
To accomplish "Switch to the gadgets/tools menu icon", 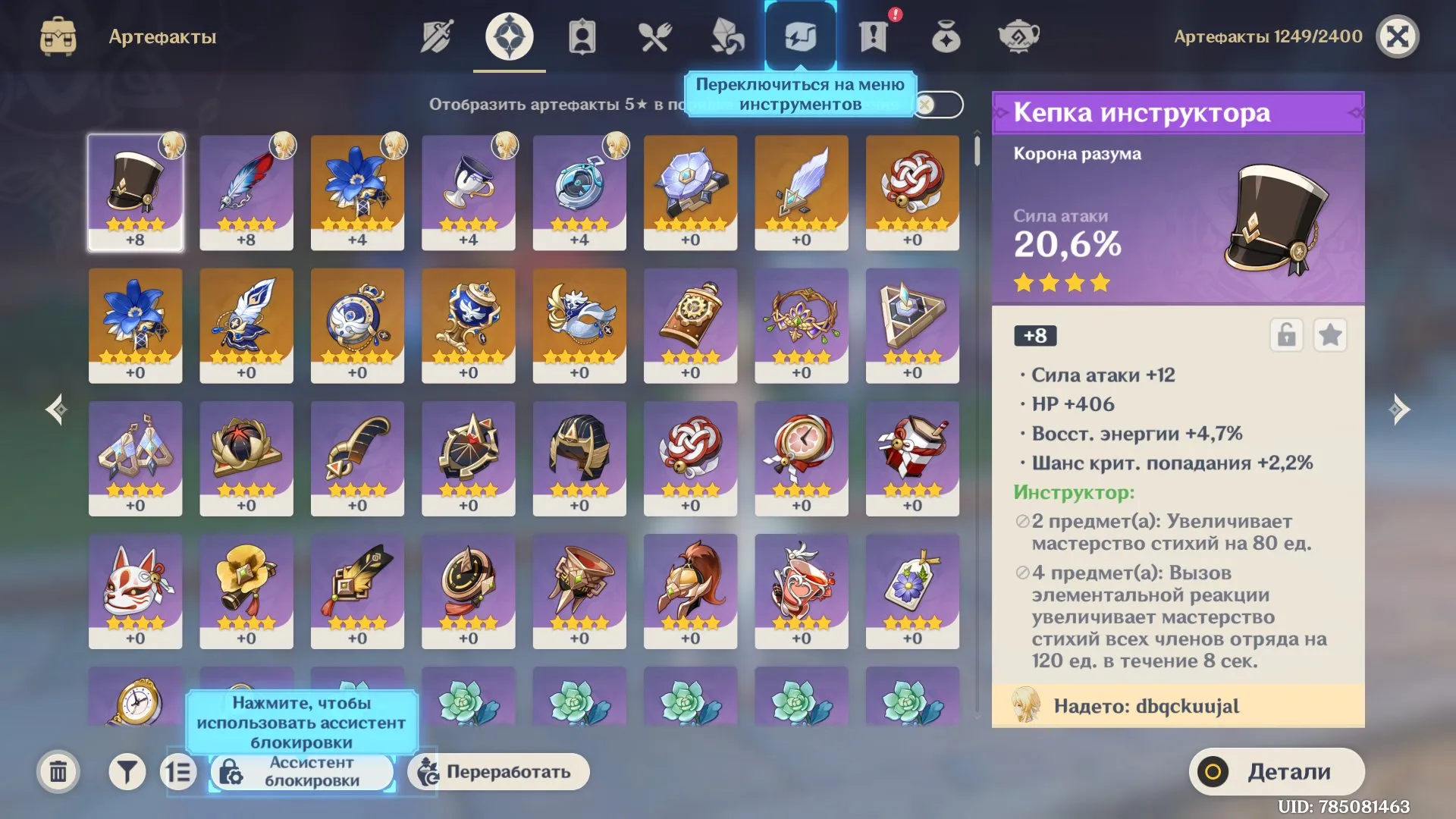I will click(800, 34).
